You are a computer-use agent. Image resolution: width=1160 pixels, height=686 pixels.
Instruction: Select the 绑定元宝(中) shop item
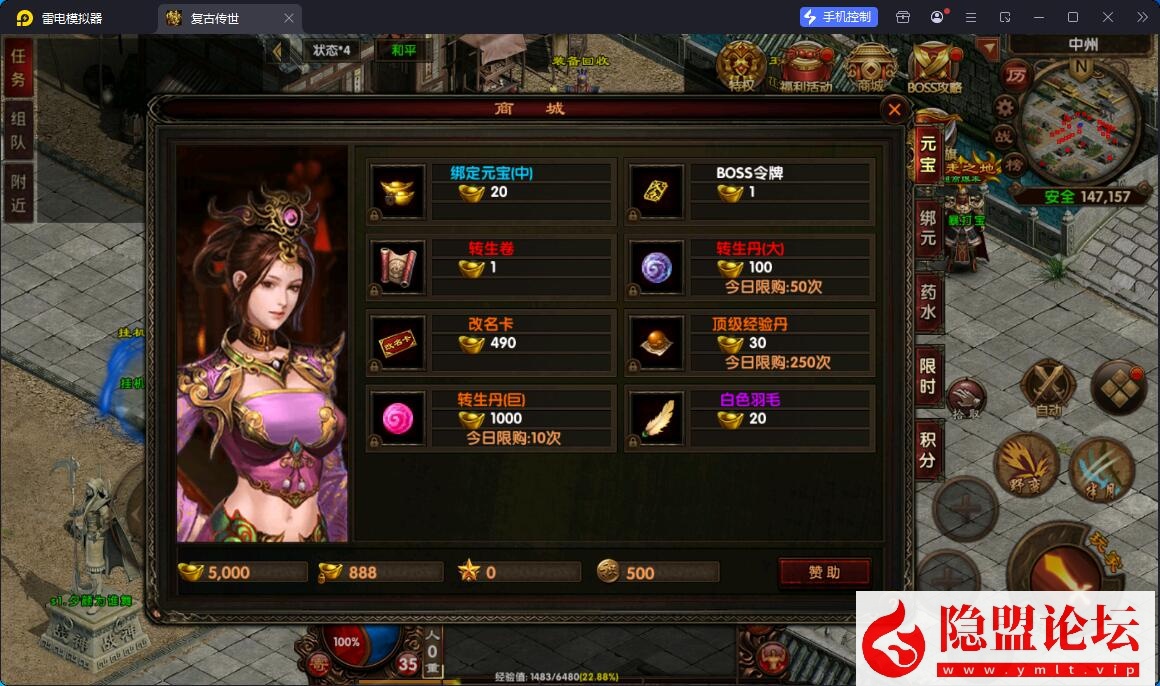tap(397, 190)
